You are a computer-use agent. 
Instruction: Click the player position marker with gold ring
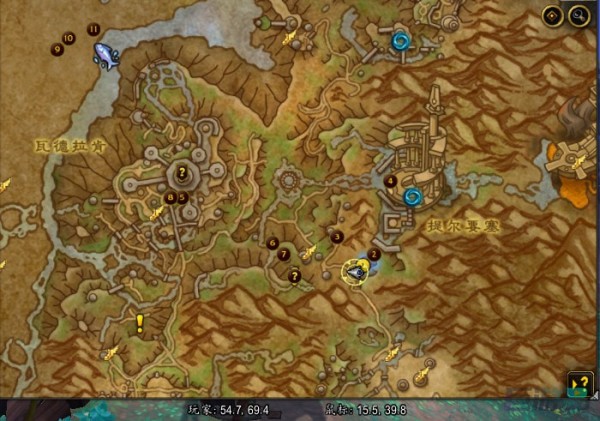355,270
